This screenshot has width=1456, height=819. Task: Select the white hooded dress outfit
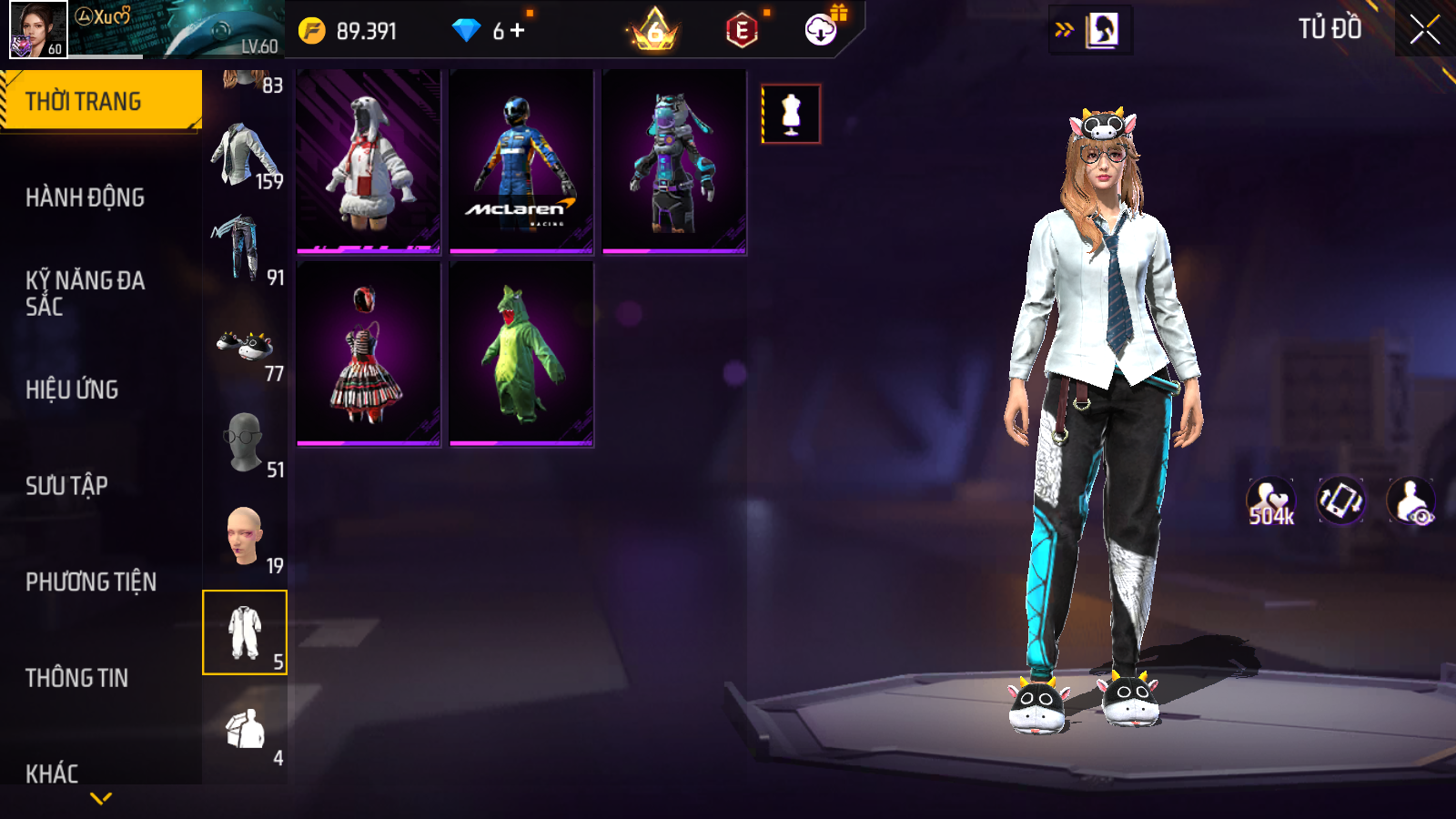[369, 161]
